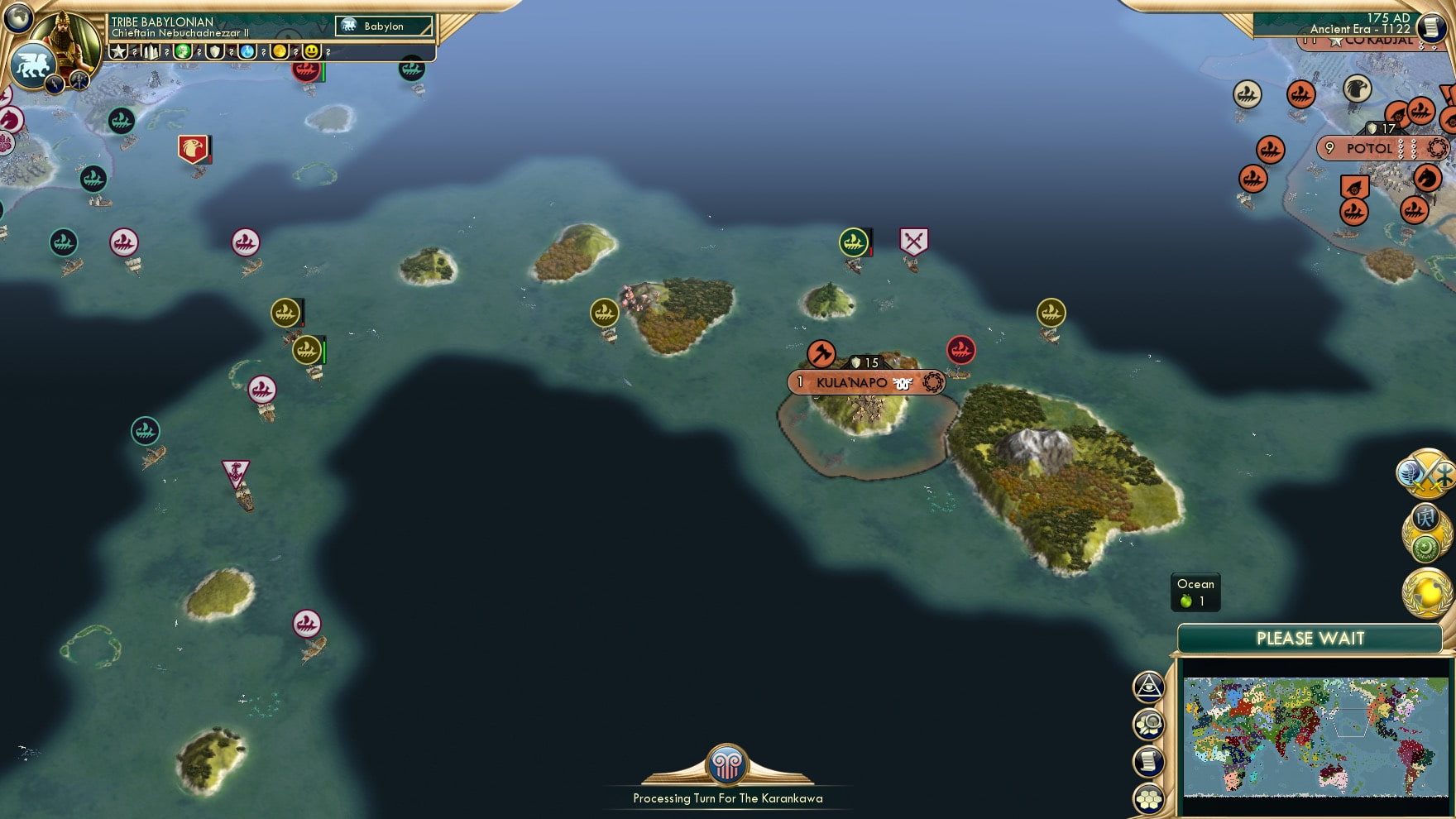This screenshot has width=1456, height=819.
Task: Open the recent events scroll at top right
Action: (1430, 28)
